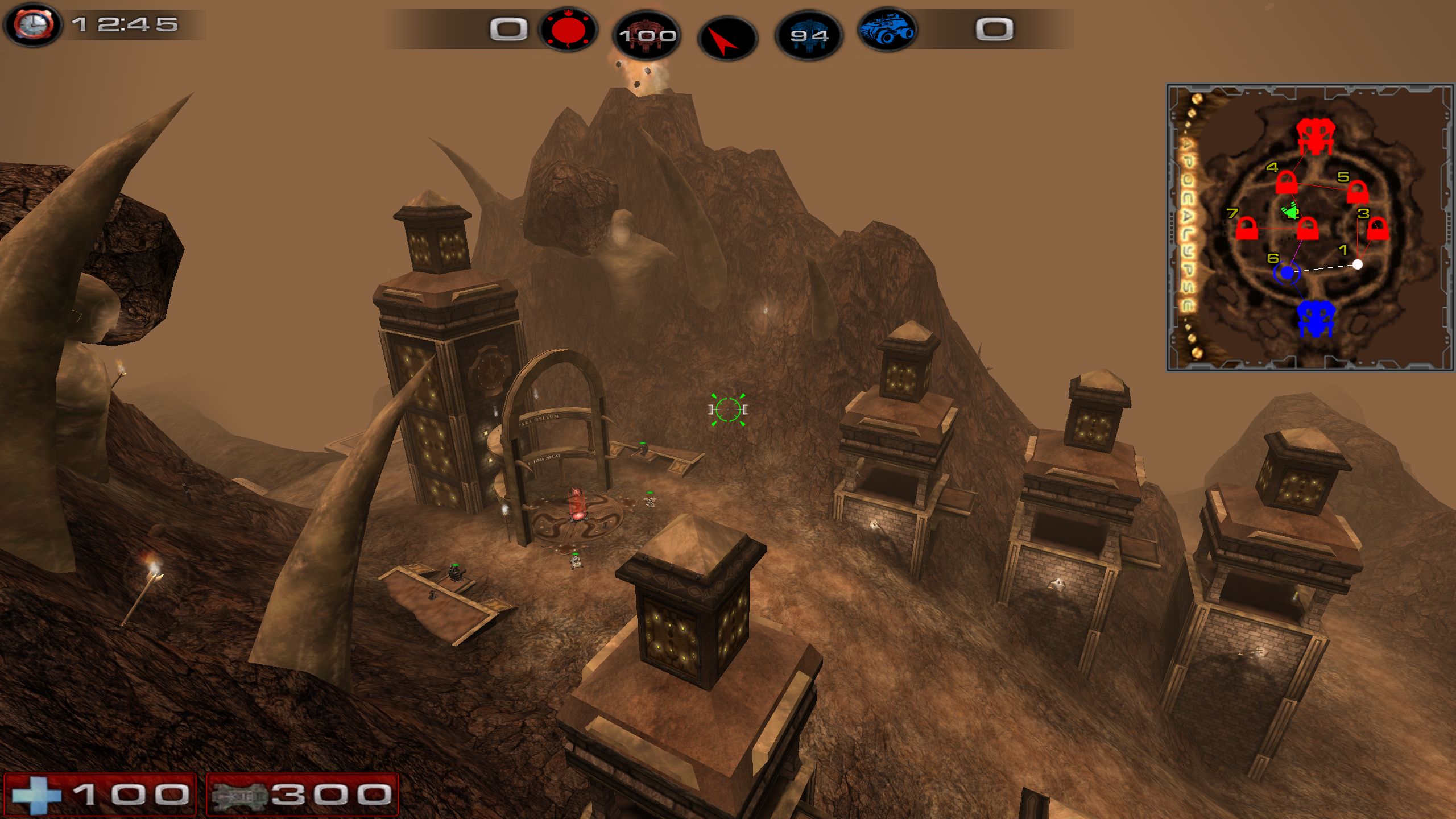1456x819 pixels.
Task: Select the blue power core on minimap
Action: tap(1316, 319)
